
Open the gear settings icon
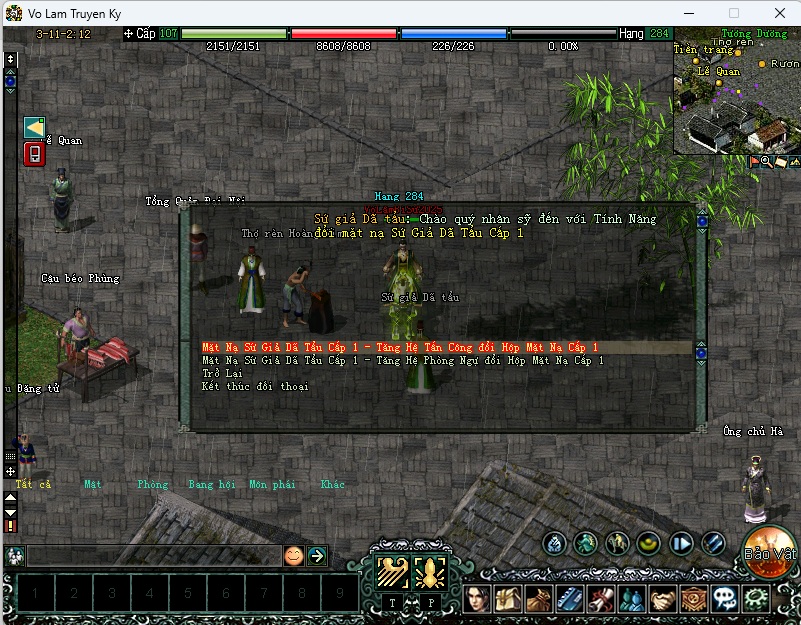tap(757, 599)
